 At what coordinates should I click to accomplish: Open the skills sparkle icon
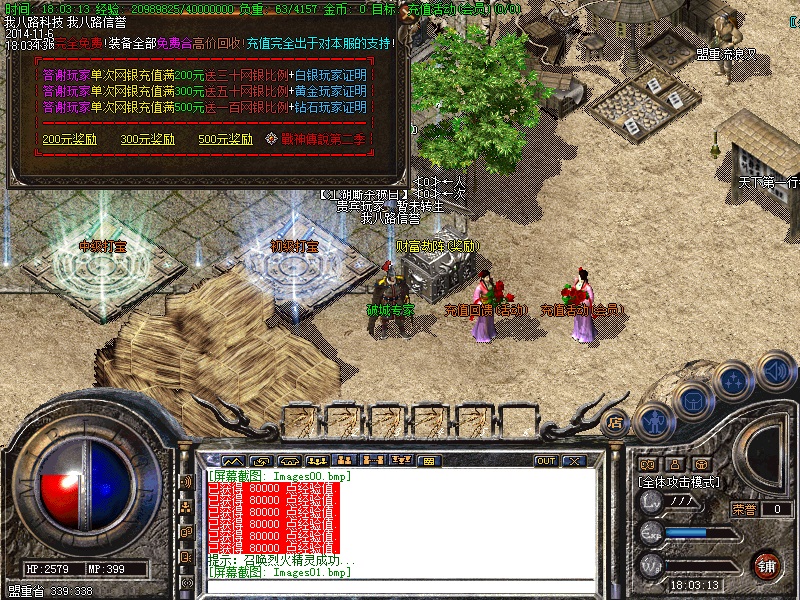tap(735, 381)
